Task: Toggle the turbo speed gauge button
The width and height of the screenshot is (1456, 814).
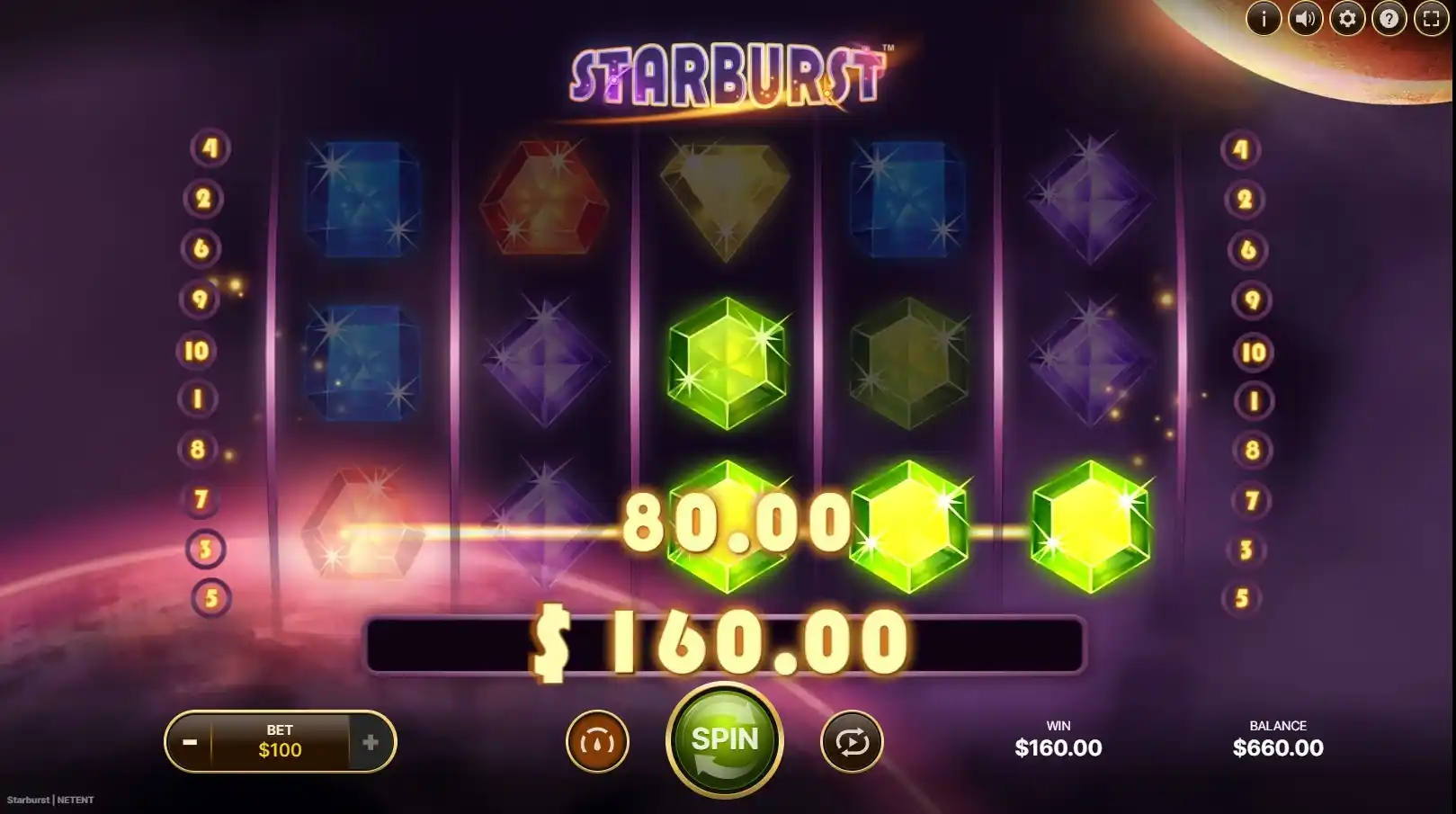Action: pos(597,742)
